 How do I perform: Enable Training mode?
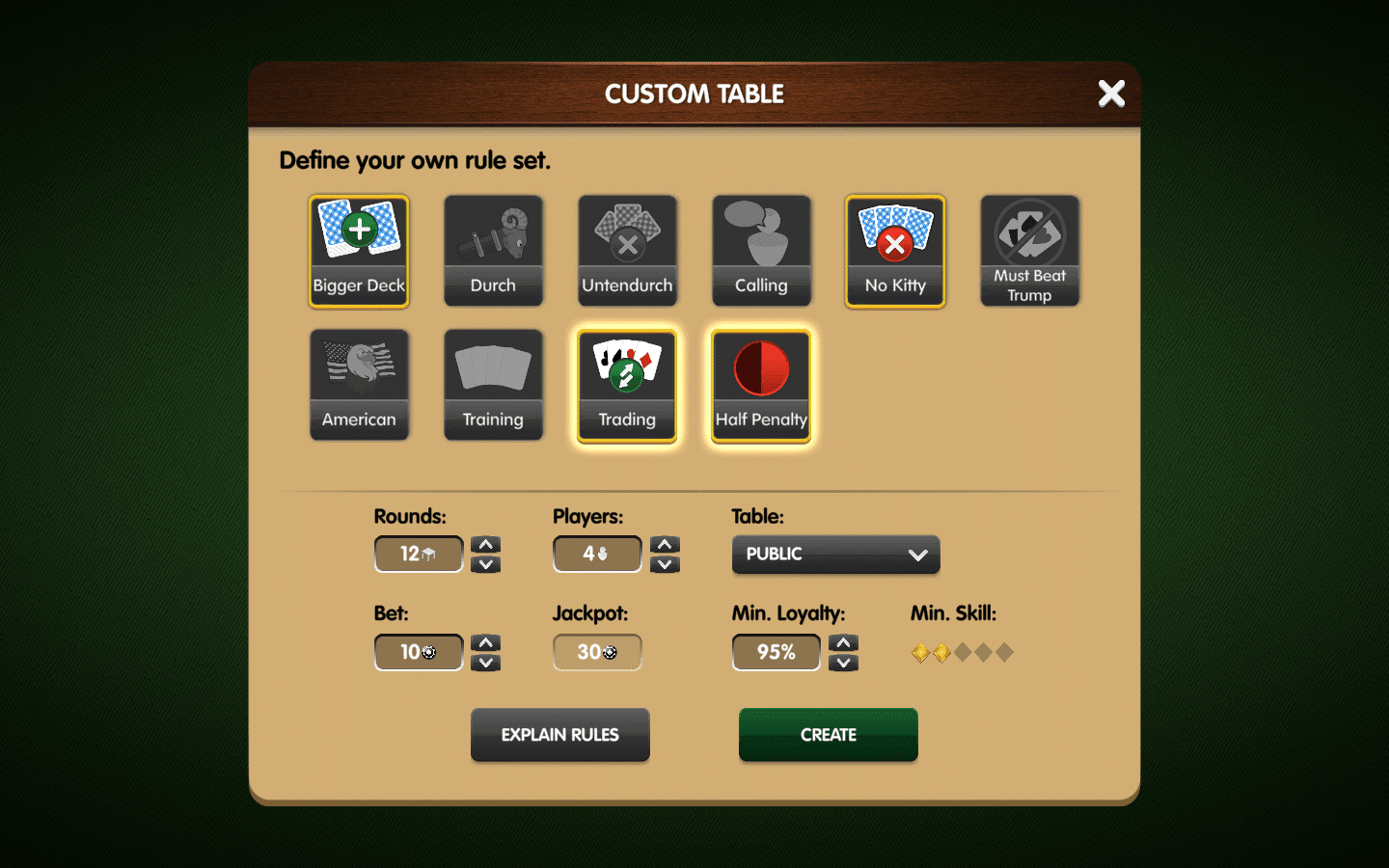point(493,385)
